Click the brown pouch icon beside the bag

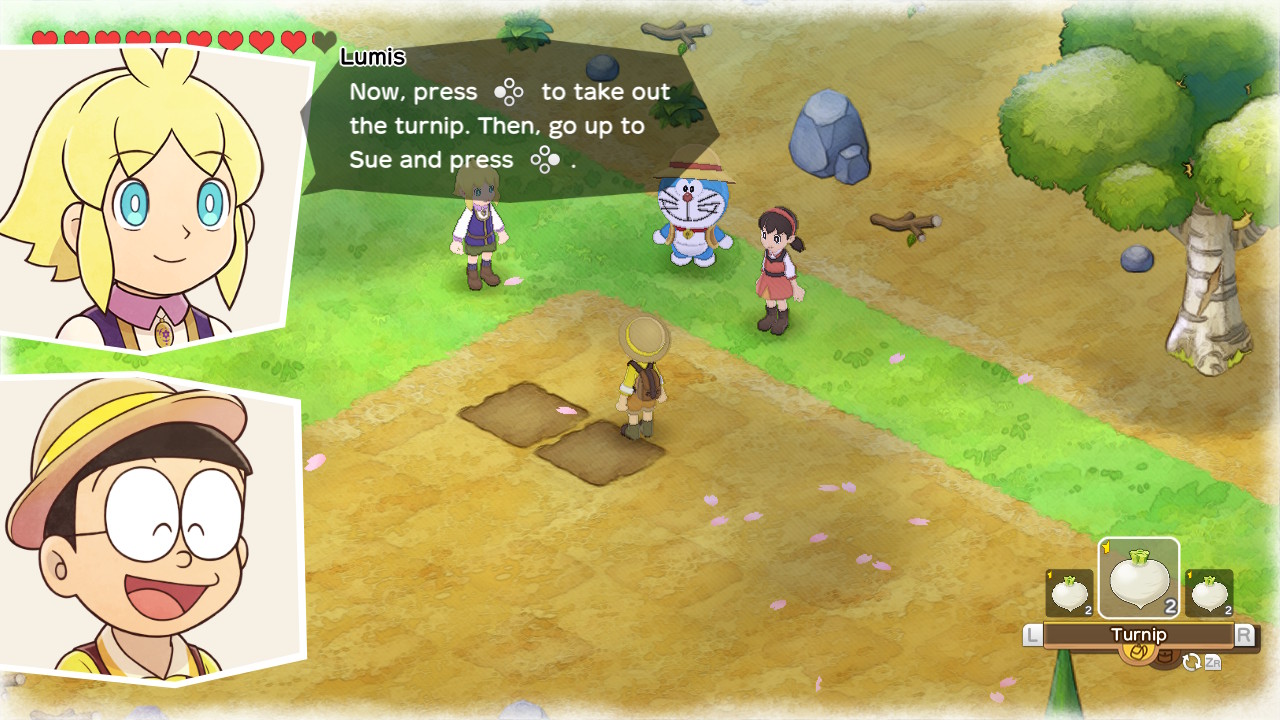pos(1165,655)
